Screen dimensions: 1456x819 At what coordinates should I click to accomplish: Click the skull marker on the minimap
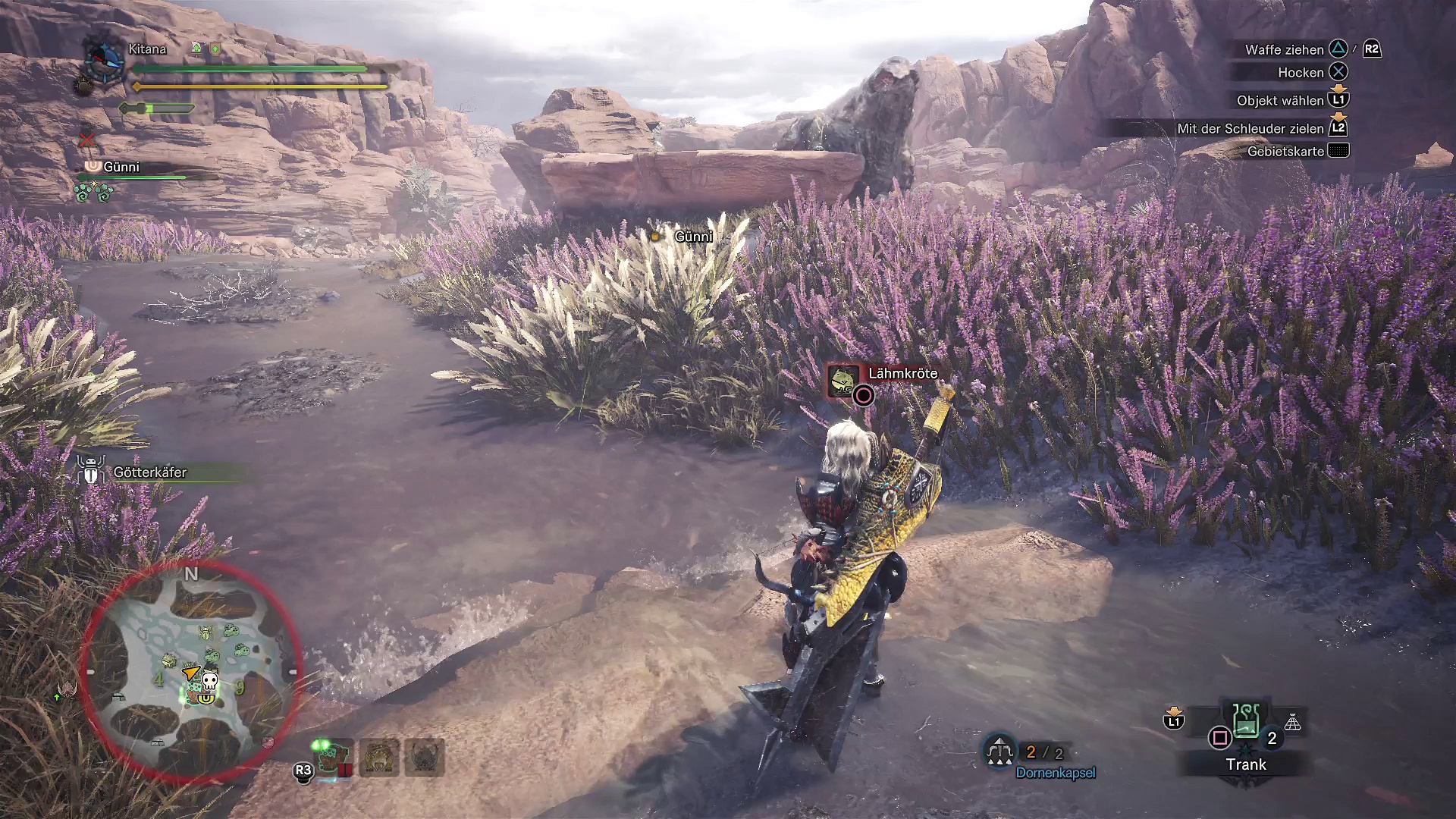pos(210,680)
